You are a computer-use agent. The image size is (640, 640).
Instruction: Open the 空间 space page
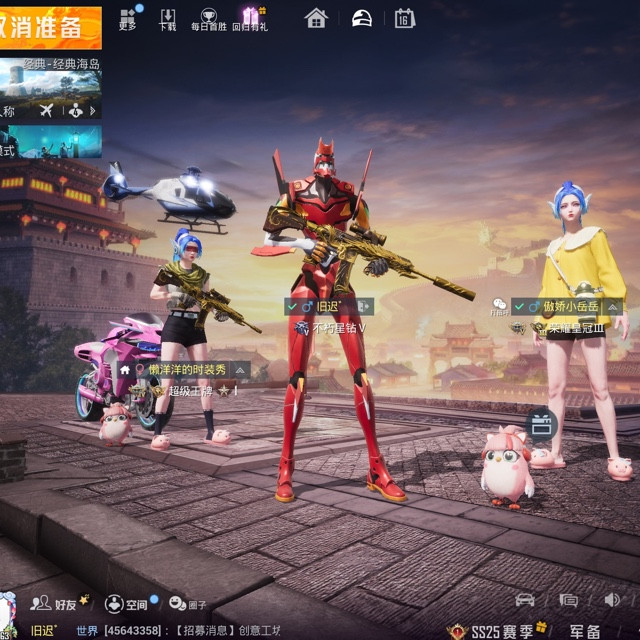(127, 604)
